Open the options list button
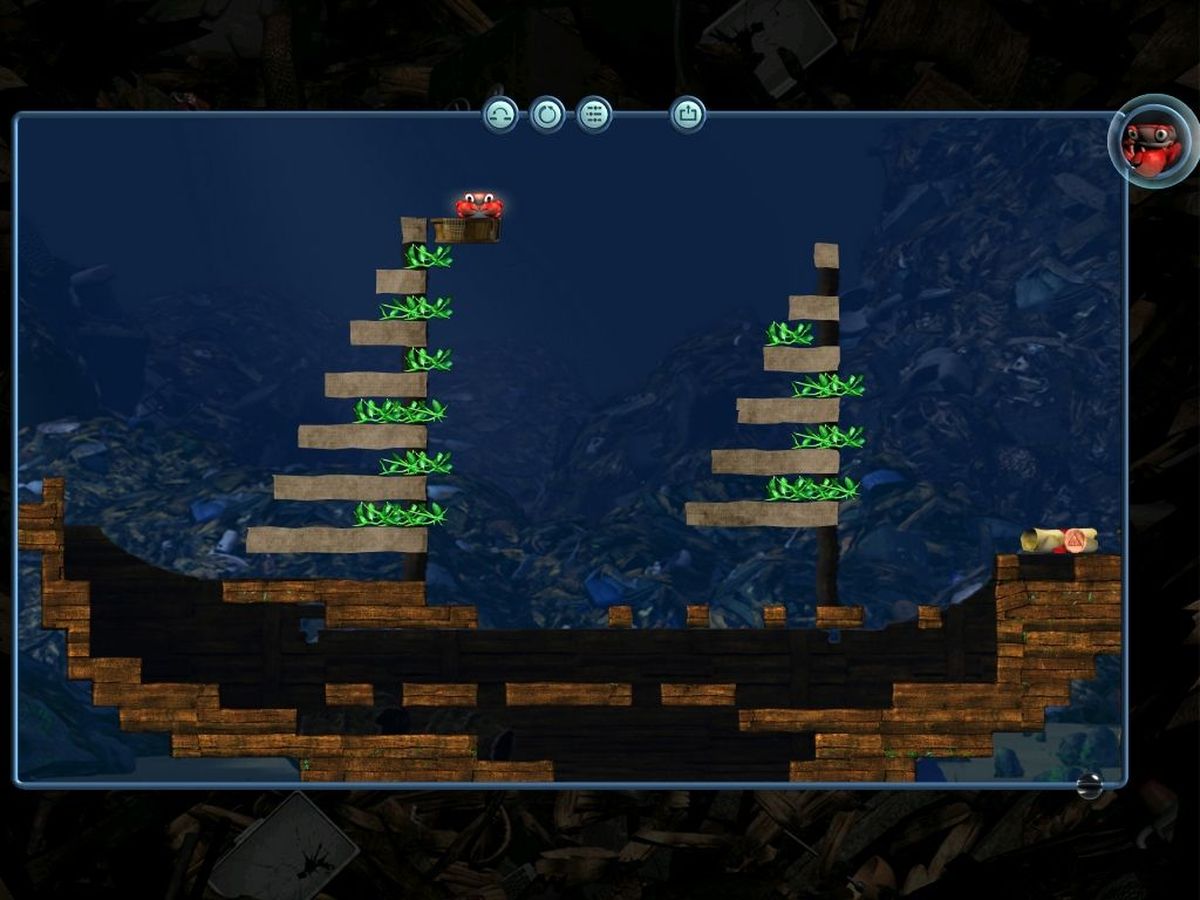Viewport: 1200px width, 900px height. point(594,115)
